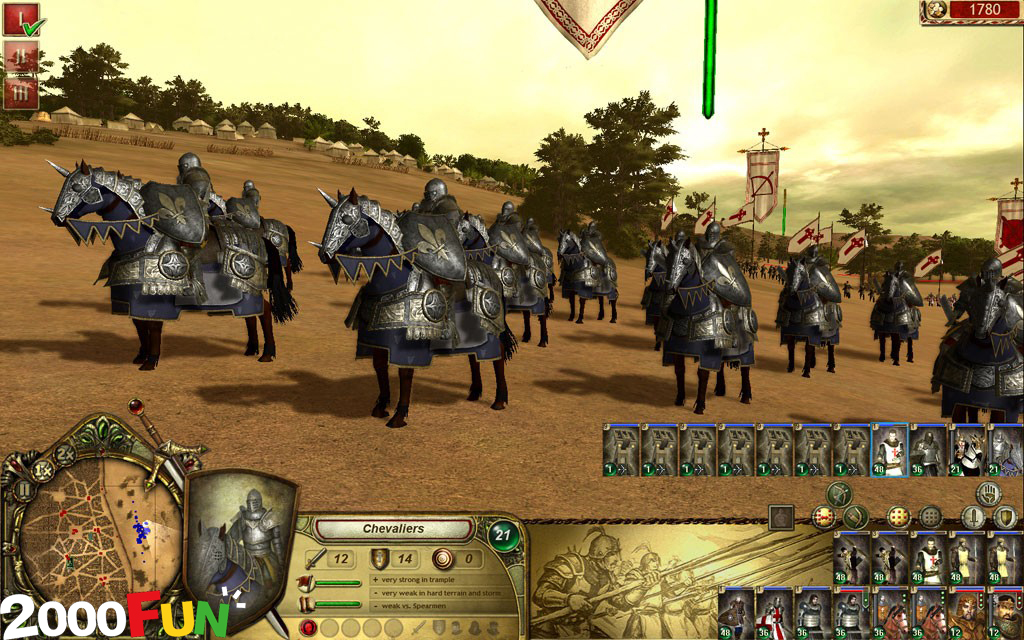Click the square grey unit ability button

click(781, 517)
